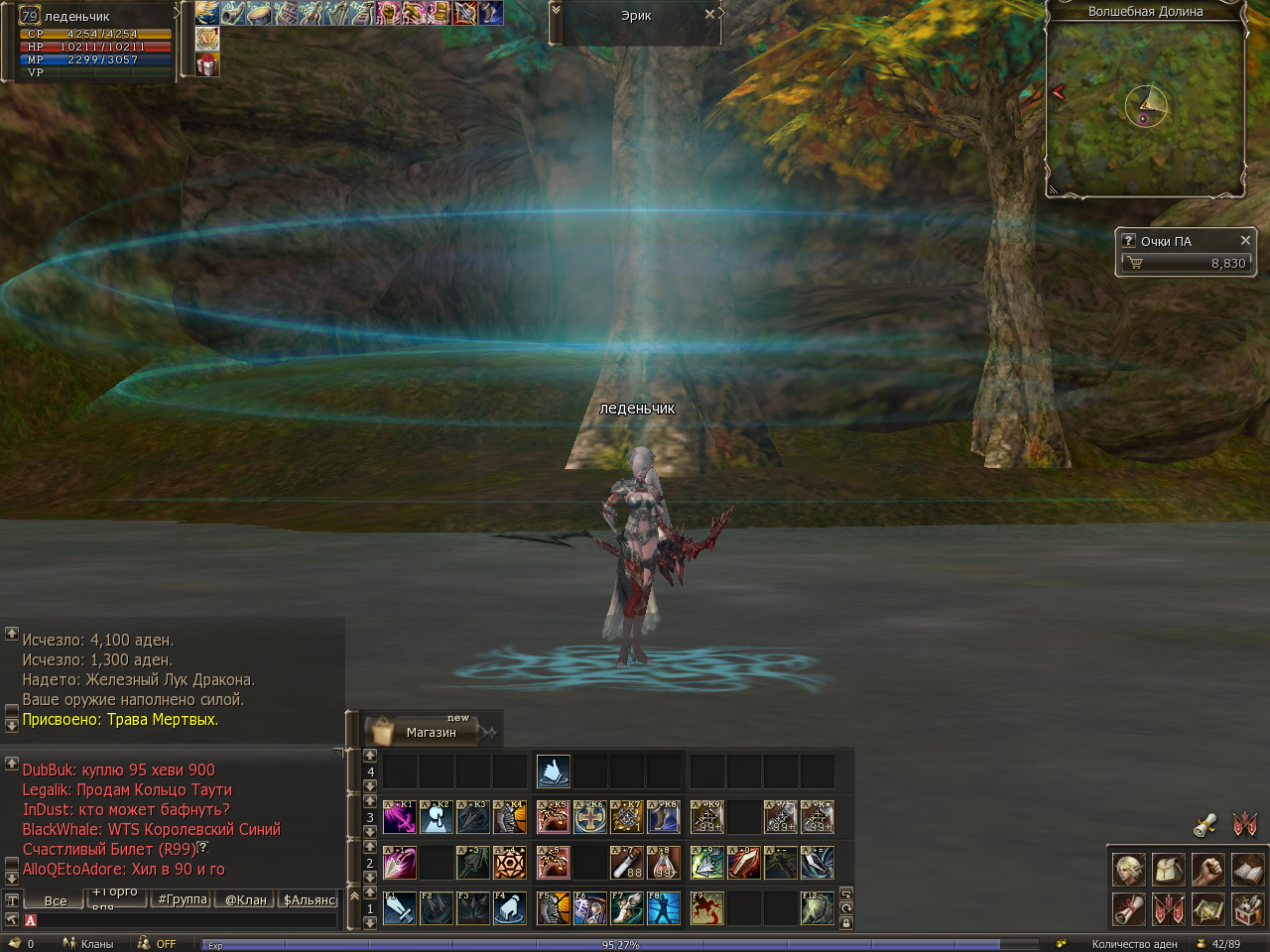The image size is (1270, 952).
Task: Use the F4 pick-up hand action
Action: [510, 908]
